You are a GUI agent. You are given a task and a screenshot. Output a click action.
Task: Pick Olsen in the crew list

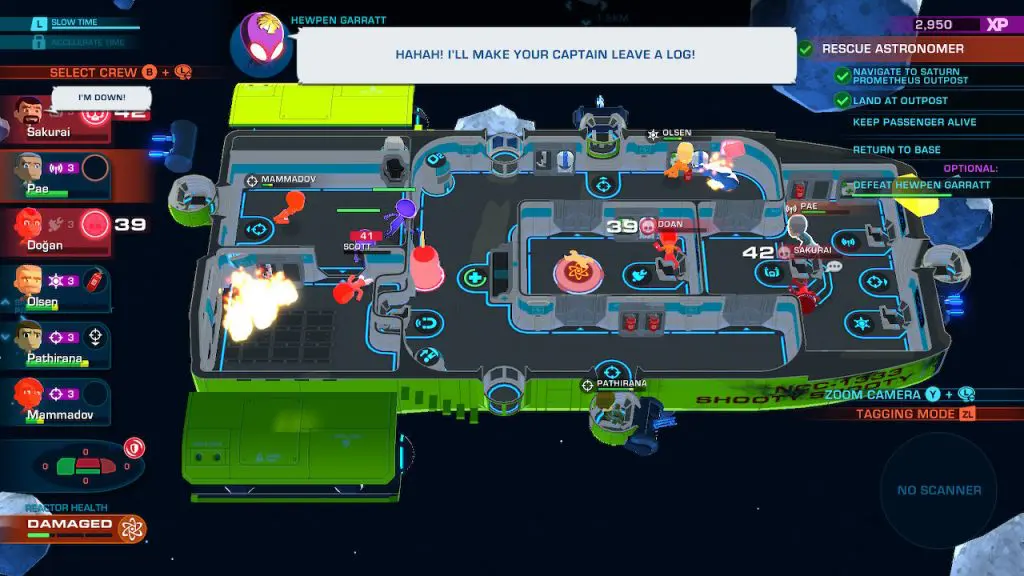[x=50, y=289]
